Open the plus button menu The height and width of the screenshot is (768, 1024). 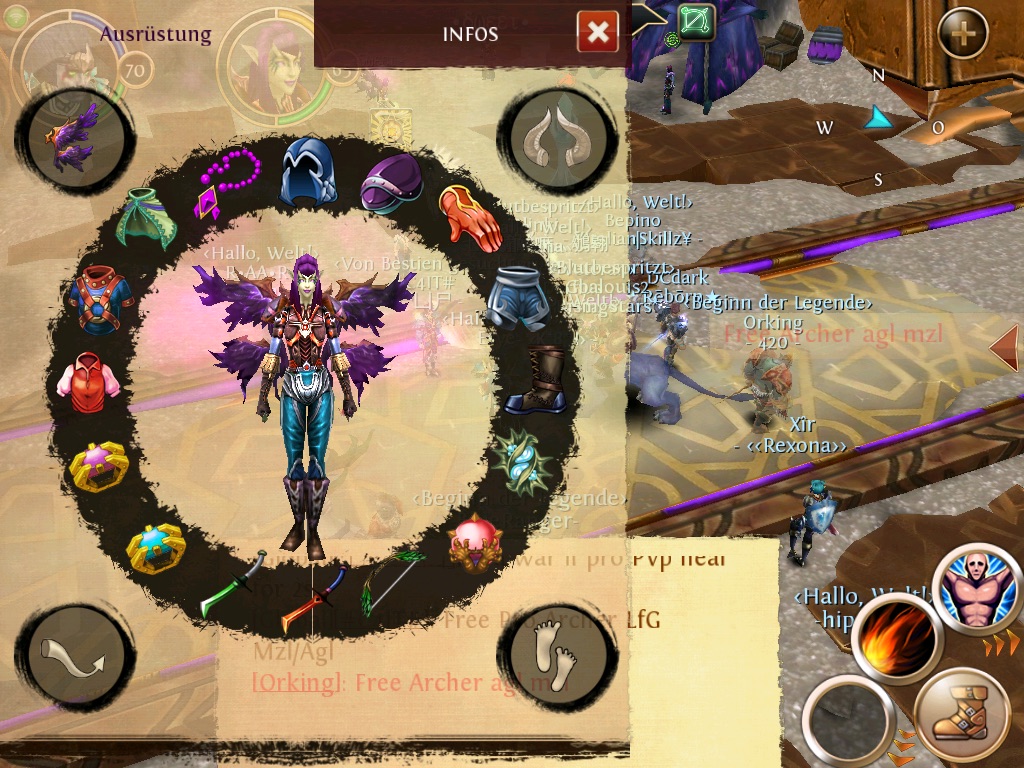point(962,34)
